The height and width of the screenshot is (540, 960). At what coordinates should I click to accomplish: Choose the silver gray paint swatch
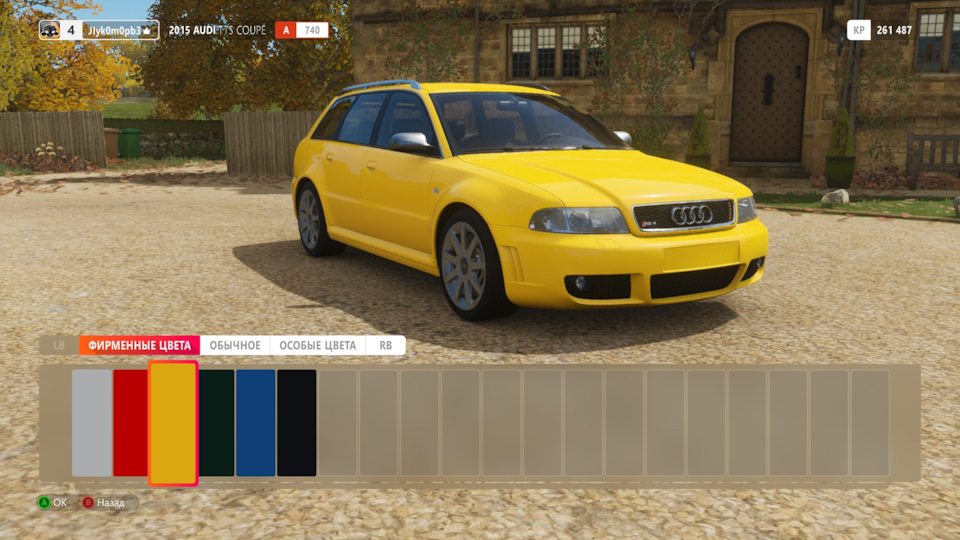coord(92,423)
